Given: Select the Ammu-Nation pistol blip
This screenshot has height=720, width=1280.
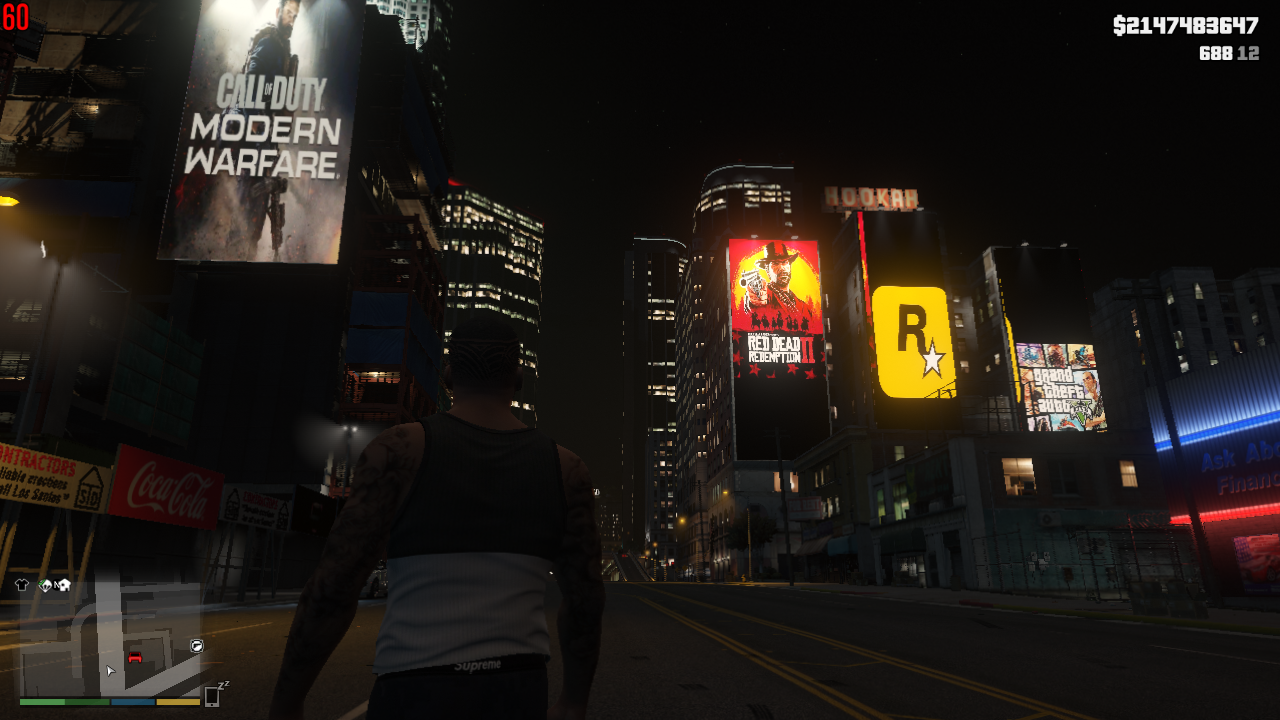Looking at the screenshot, I should click(x=197, y=646).
